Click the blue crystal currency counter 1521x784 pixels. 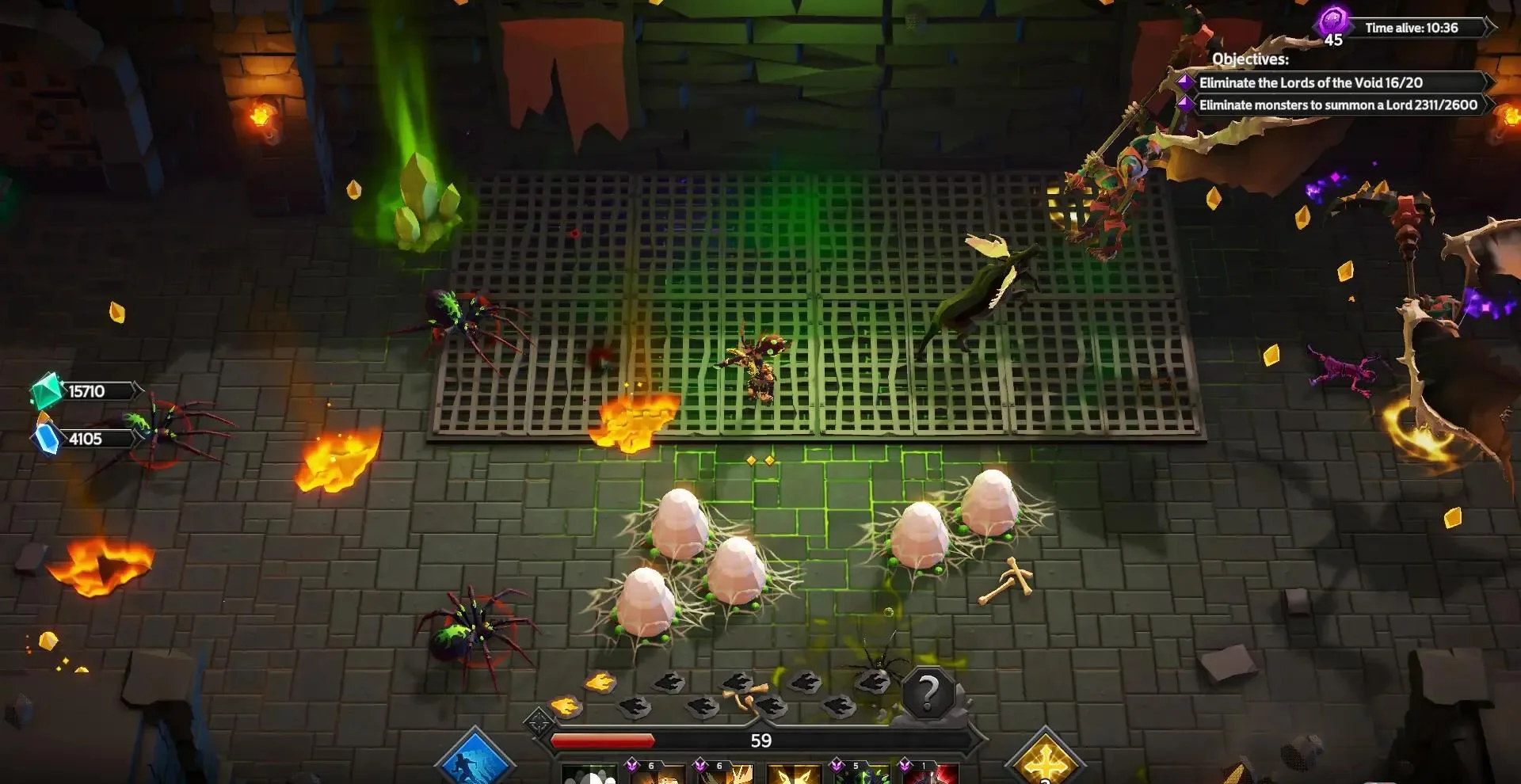click(x=84, y=439)
